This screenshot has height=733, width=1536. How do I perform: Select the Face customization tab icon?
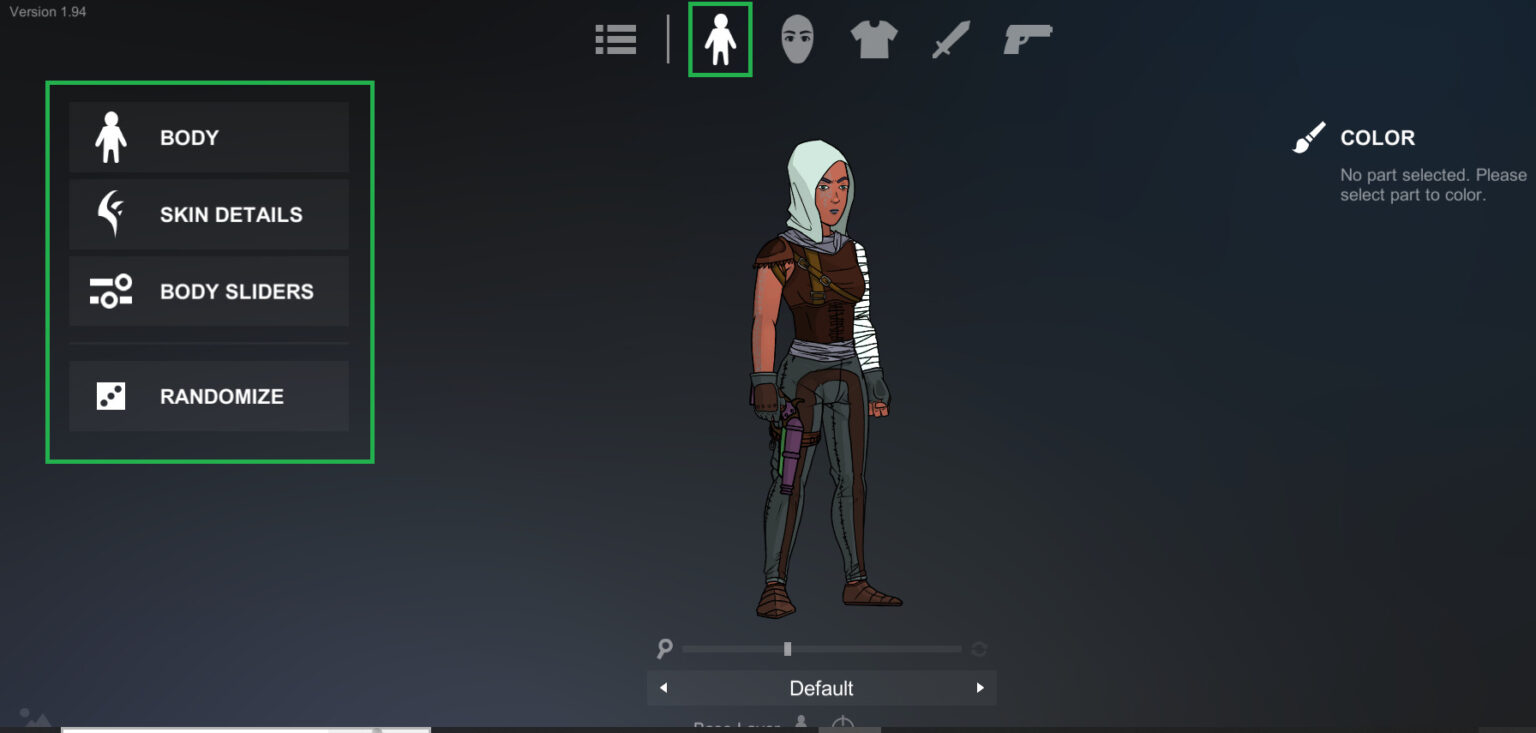[797, 39]
